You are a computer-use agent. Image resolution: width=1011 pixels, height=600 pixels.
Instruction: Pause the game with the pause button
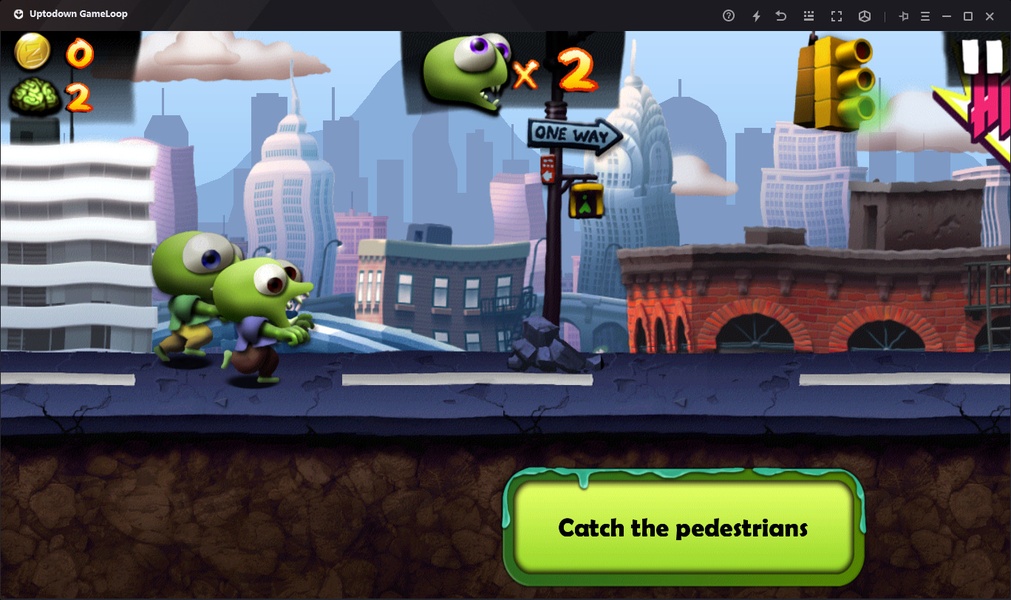pos(981,56)
